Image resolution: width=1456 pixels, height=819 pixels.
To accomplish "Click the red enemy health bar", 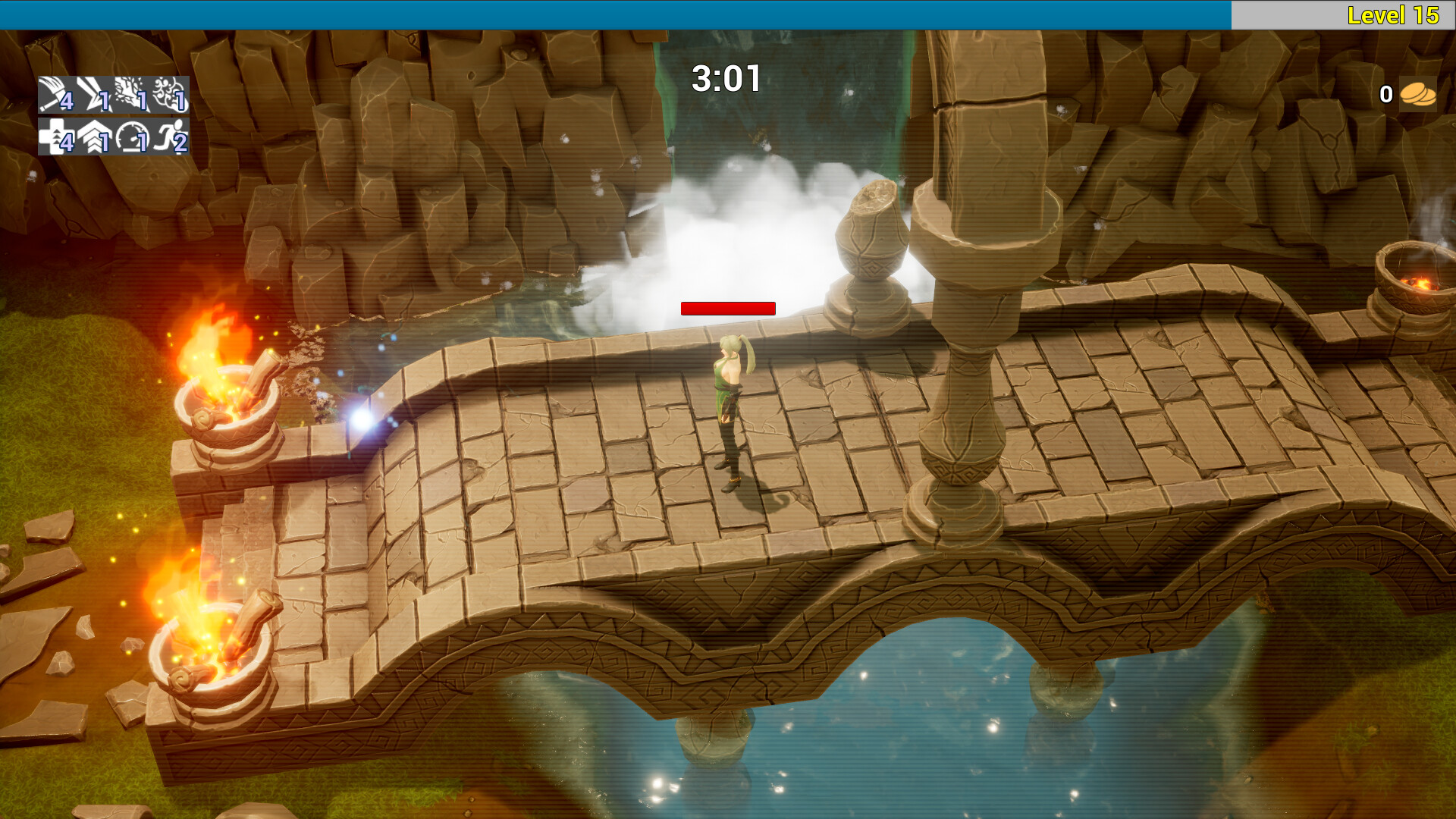I will point(728,308).
